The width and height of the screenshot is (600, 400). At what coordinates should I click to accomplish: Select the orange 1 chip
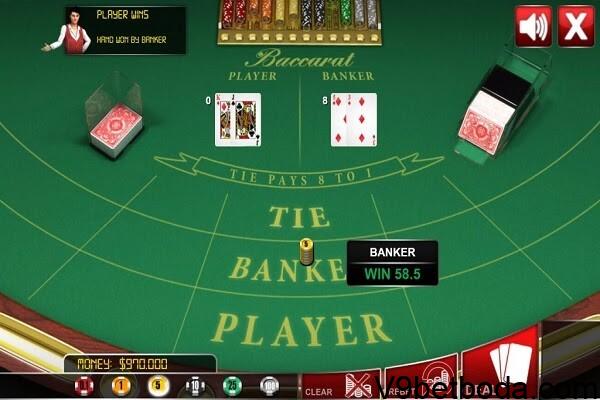click(x=122, y=385)
